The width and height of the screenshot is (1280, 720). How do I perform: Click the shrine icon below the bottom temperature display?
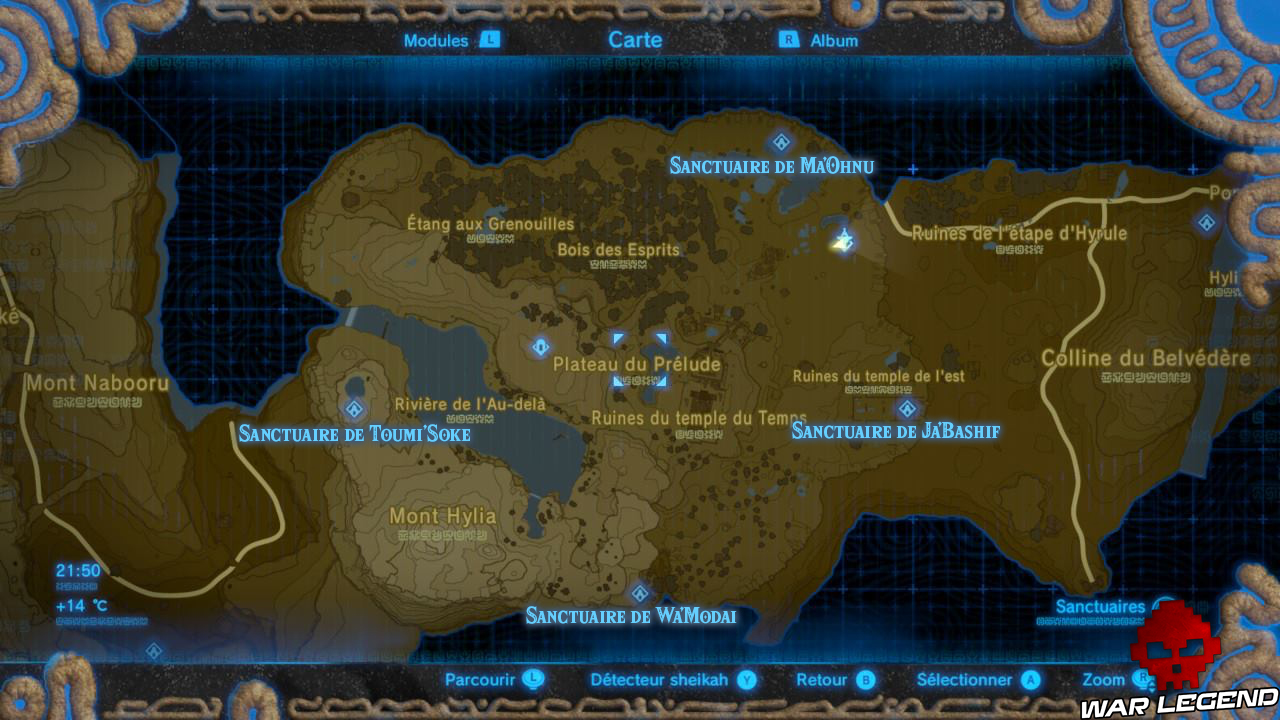click(152, 650)
